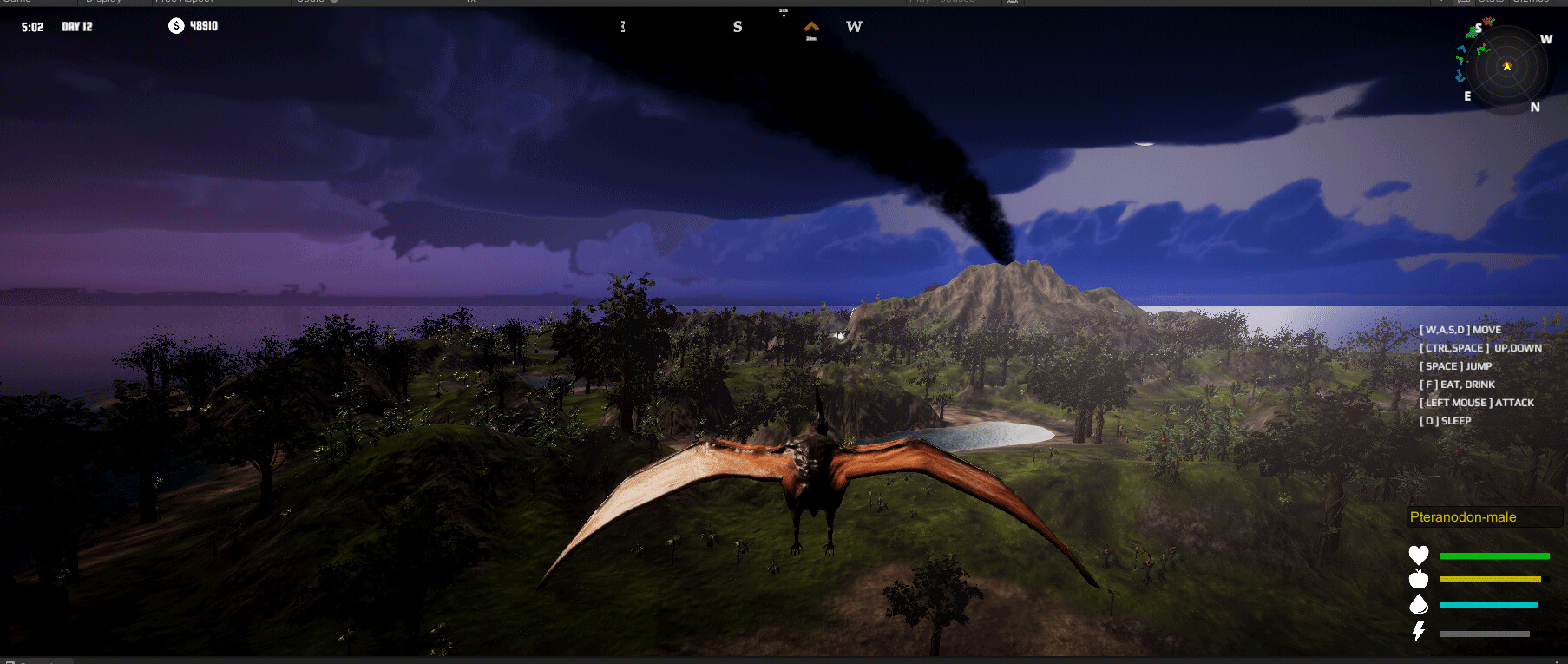Open the Free Aspect dropdown
The height and width of the screenshot is (664, 1568).
tap(184, 2)
